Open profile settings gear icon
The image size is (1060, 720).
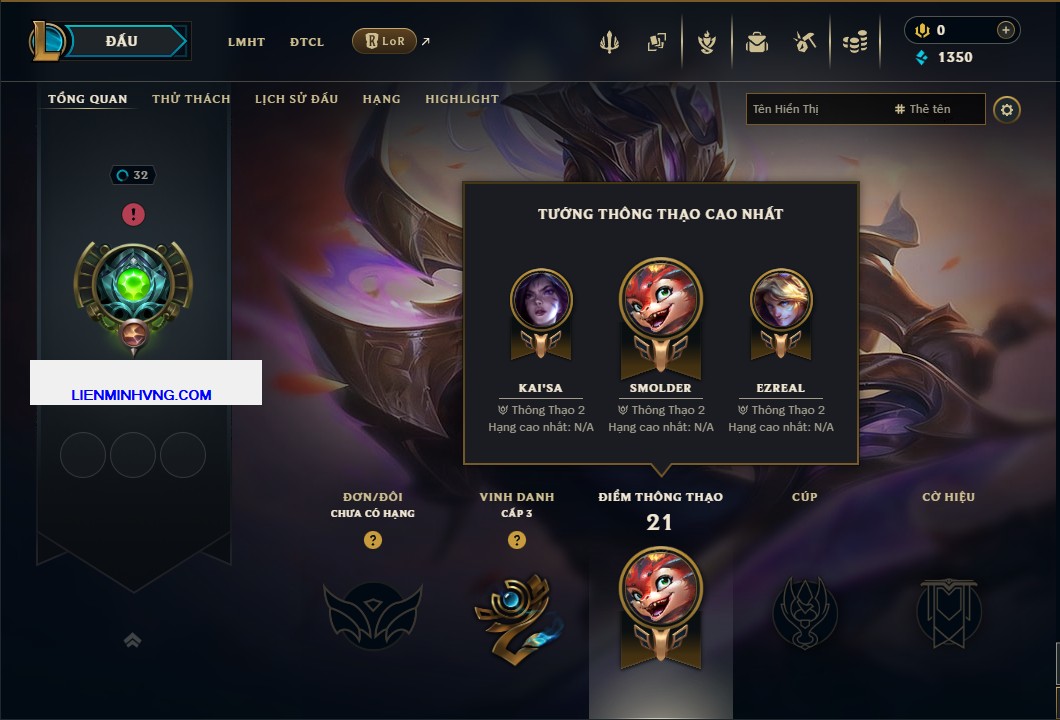1007,109
